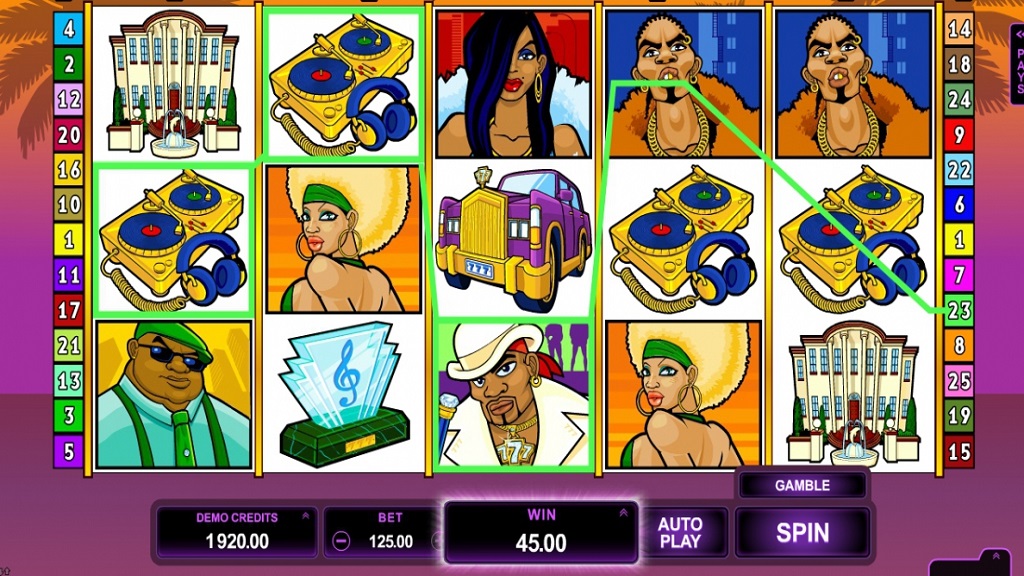The image size is (1024, 576).
Task: Expand the Demo Credits panel arrow
Action: pyautogui.click(x=304, y=517)
